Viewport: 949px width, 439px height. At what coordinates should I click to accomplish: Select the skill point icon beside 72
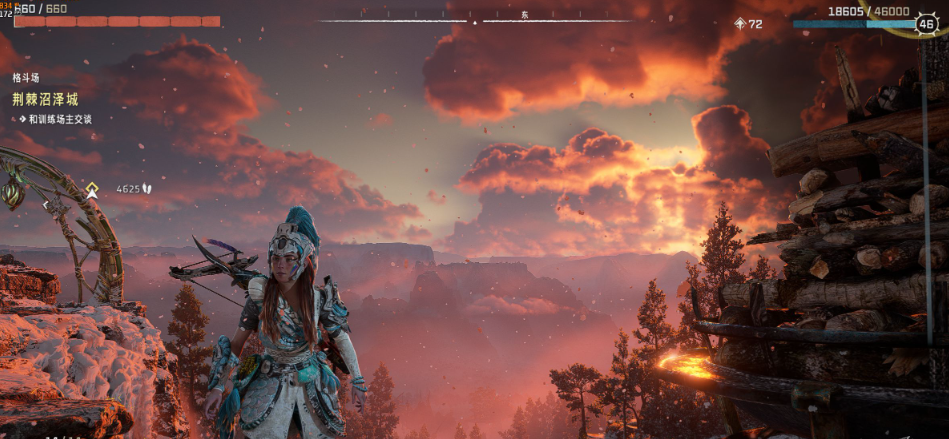pyautogui.click(x=740, y=23)
